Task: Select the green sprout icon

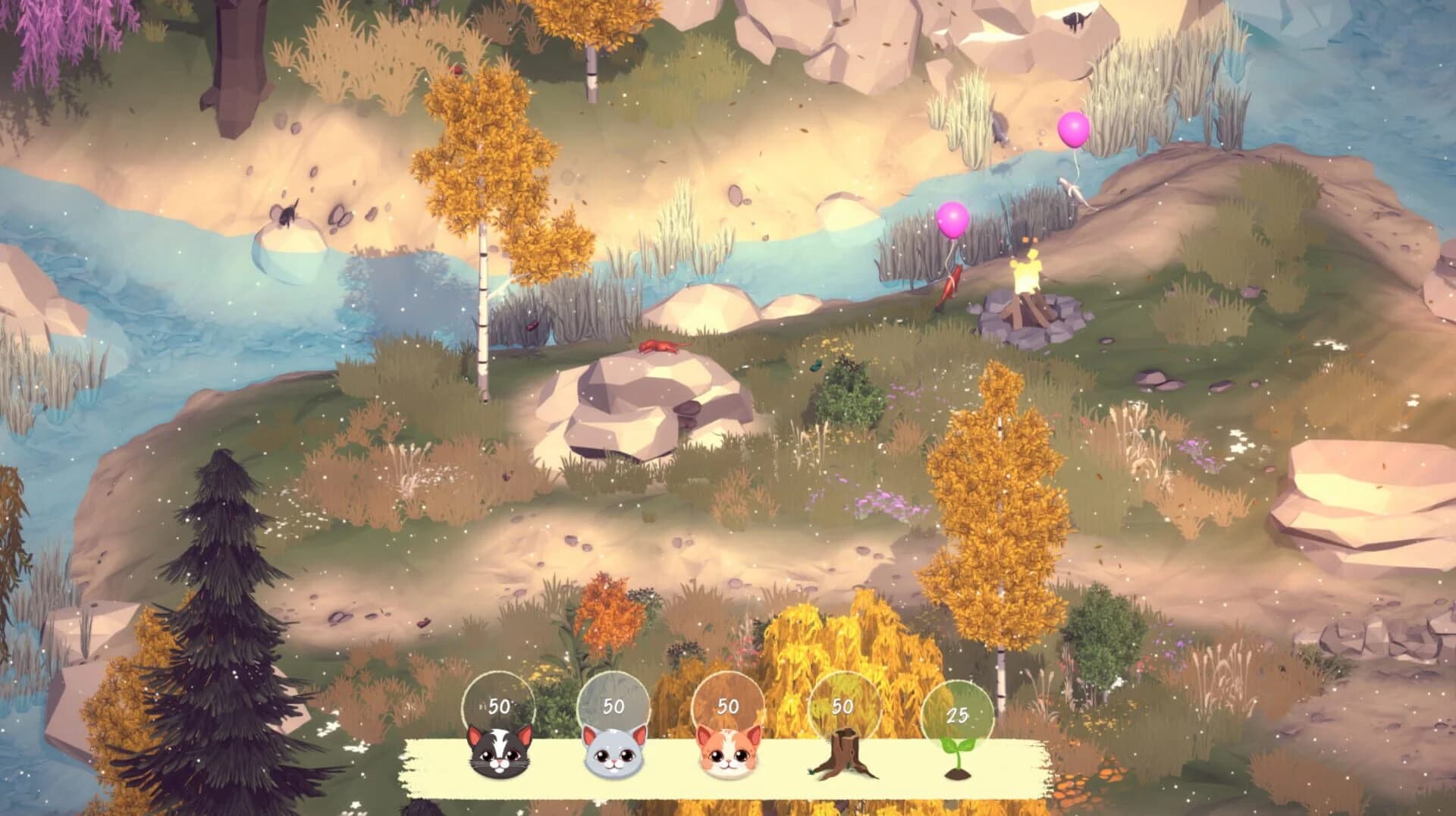Action: 958,757
